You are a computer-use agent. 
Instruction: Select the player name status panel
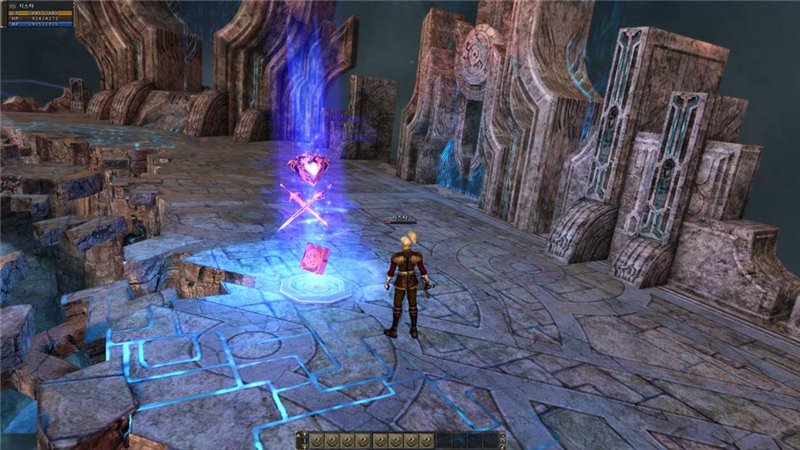[x=38, y=6]
